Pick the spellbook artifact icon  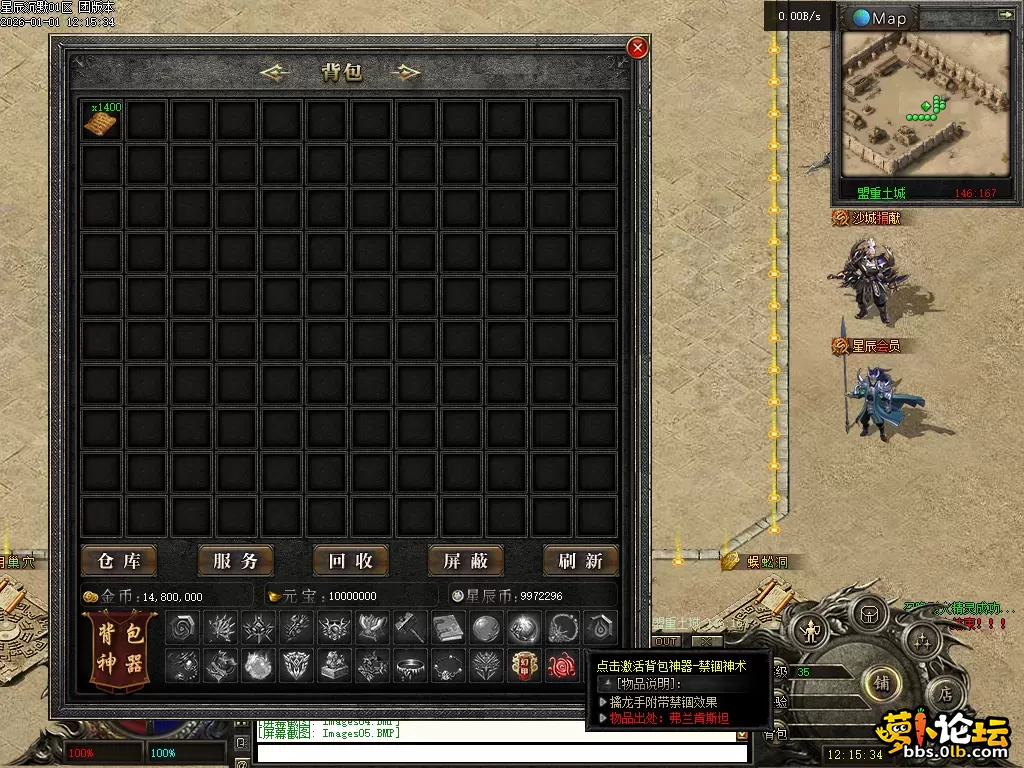tap(446, 628)
